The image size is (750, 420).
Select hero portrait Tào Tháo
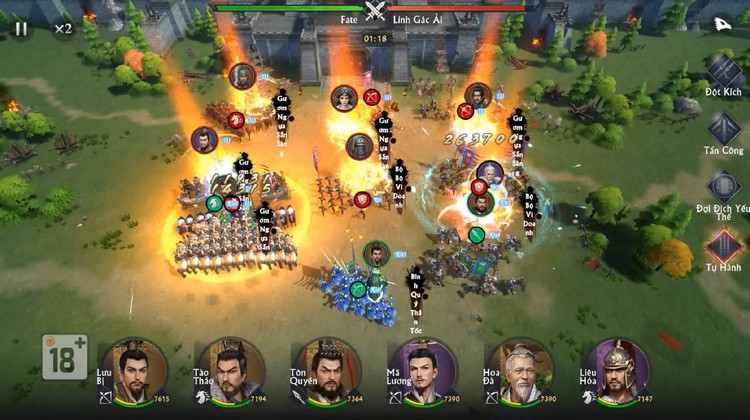[231, 370]
